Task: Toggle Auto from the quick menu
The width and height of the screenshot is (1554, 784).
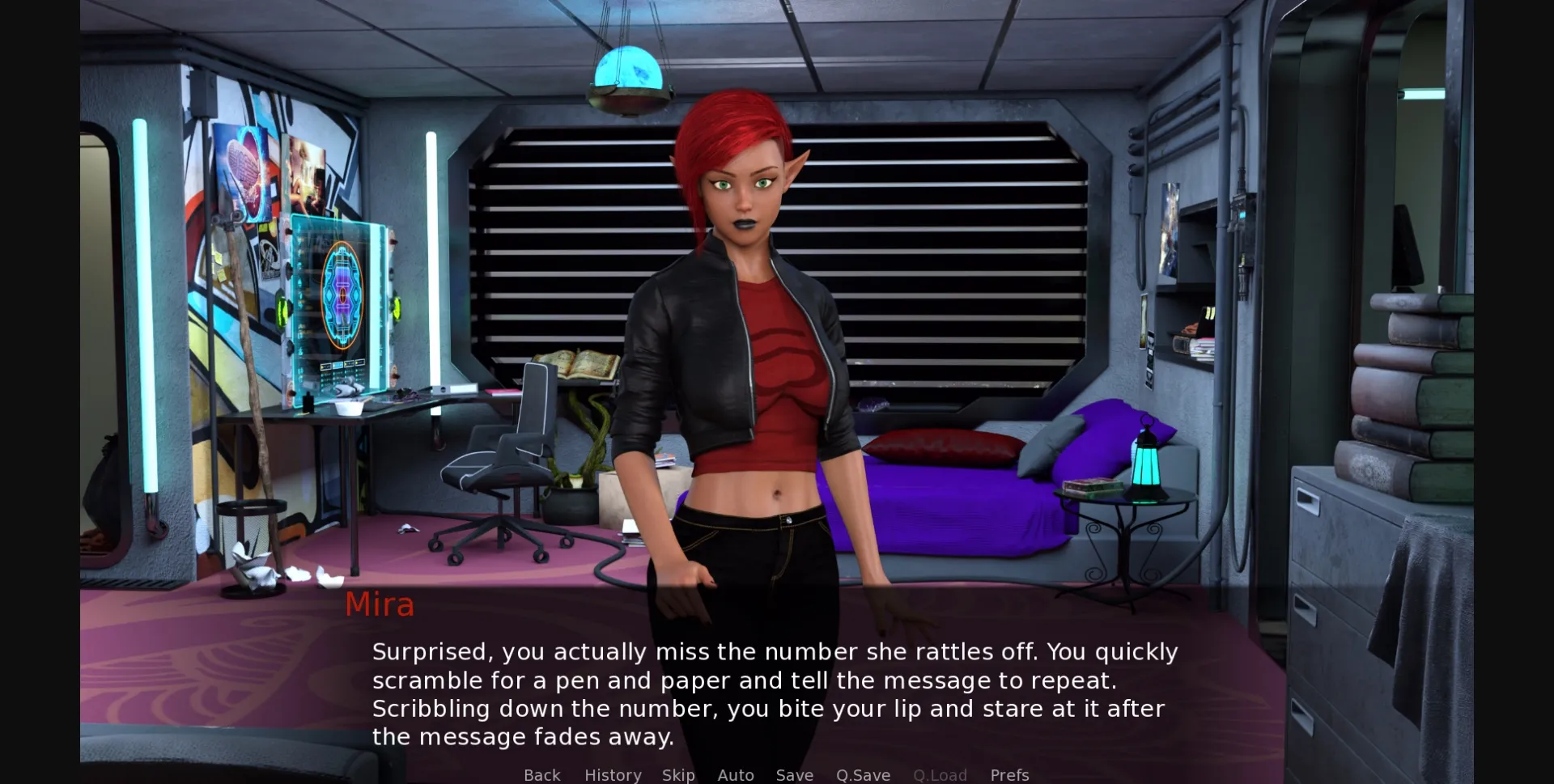Action: pos(735,774)
